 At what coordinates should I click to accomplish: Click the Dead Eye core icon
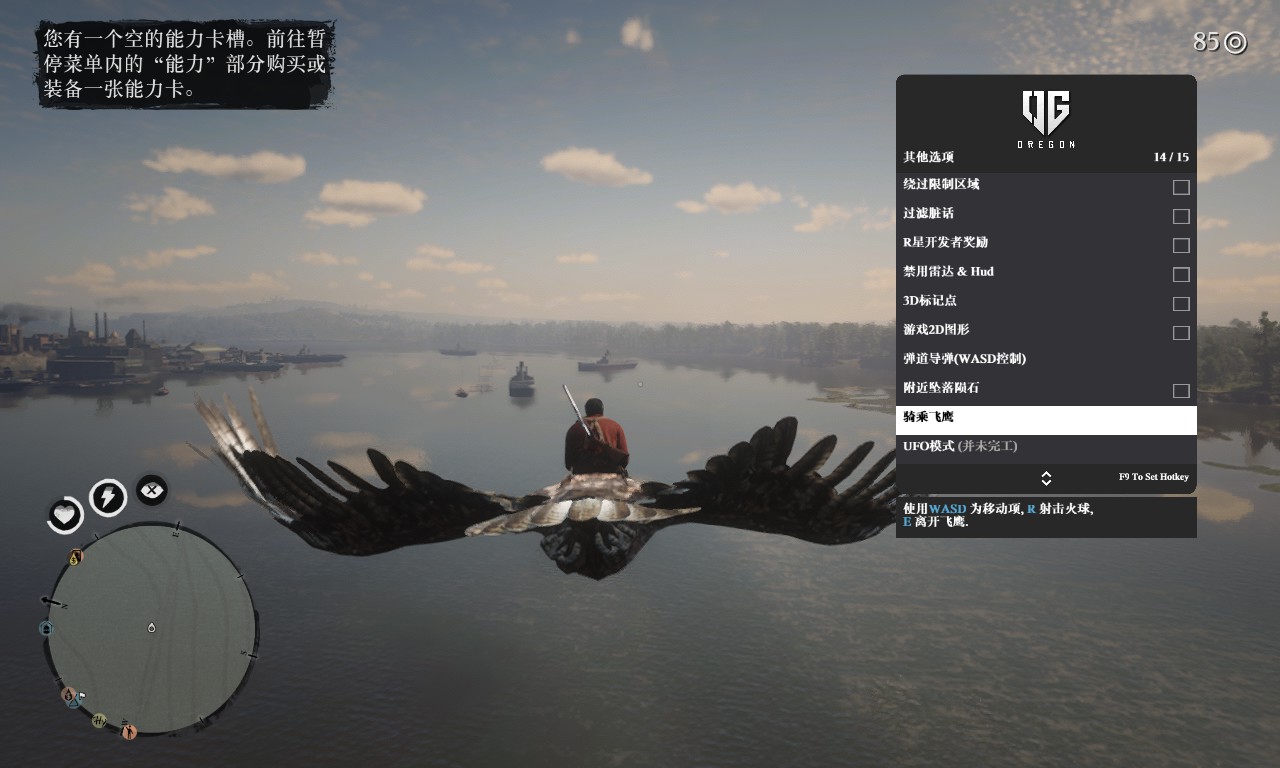(152, 490)
